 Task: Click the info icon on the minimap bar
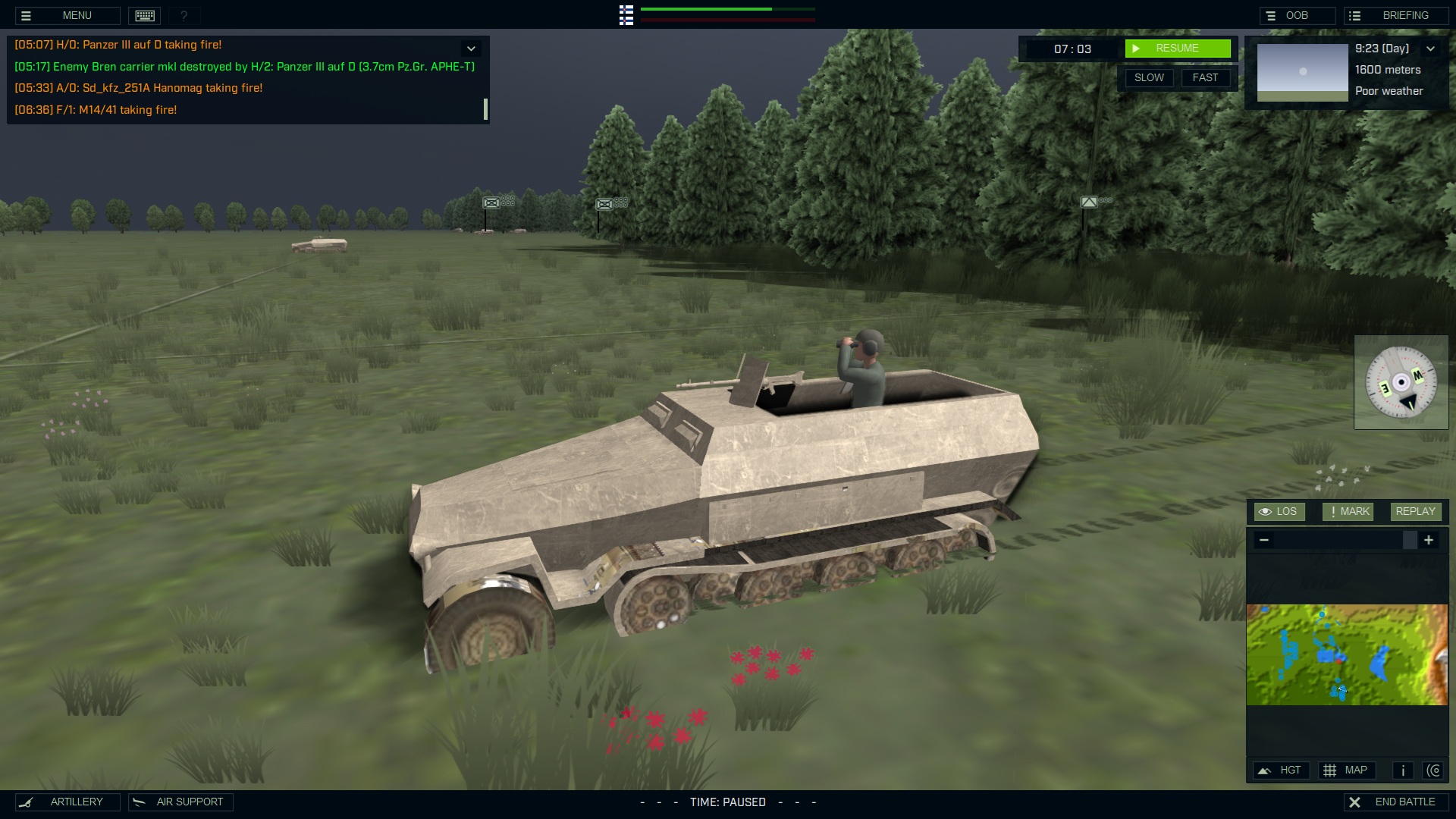(1402, 770)
